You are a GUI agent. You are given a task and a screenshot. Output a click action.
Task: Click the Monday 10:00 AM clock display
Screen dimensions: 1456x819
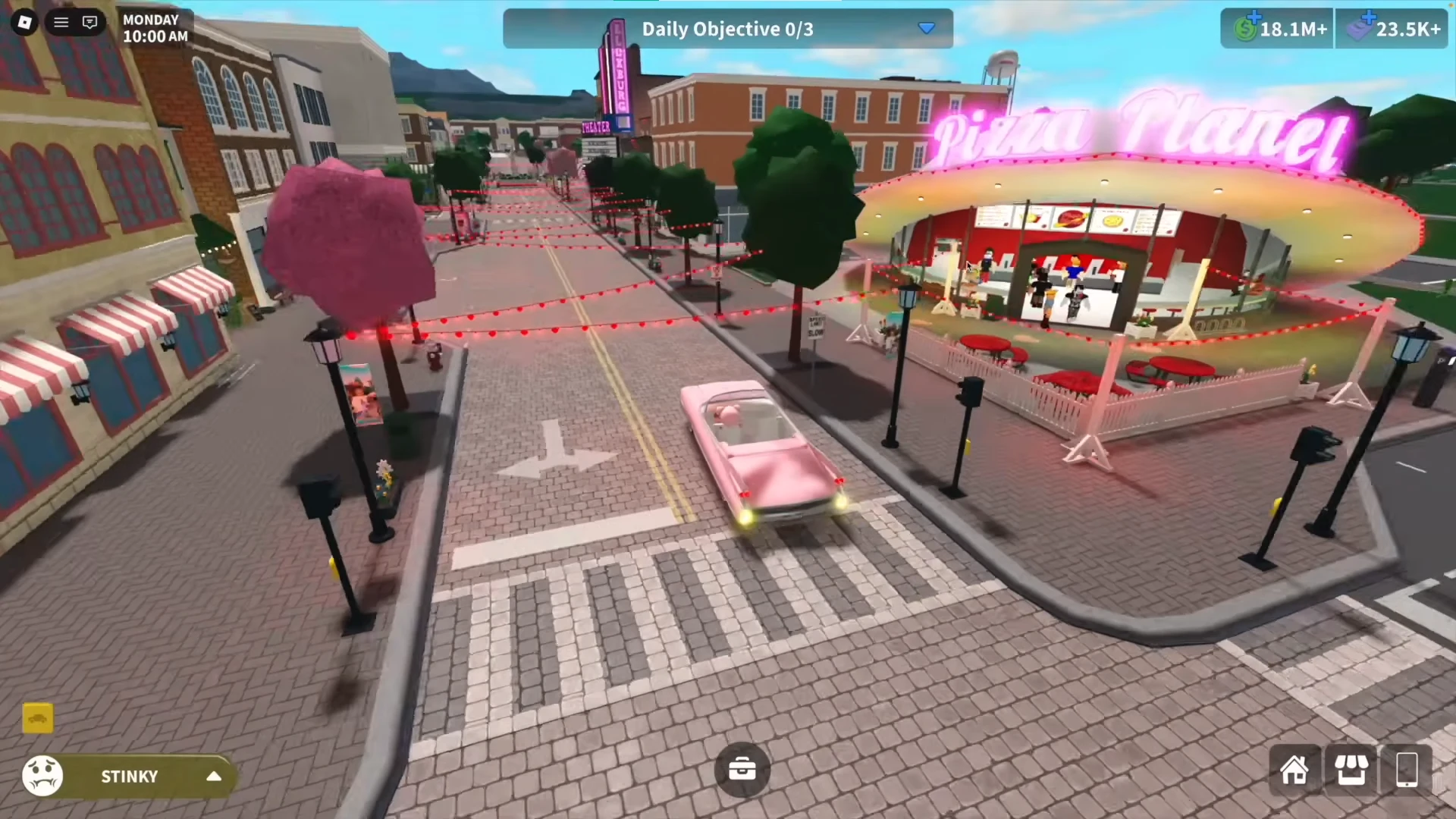coord(155,28)
